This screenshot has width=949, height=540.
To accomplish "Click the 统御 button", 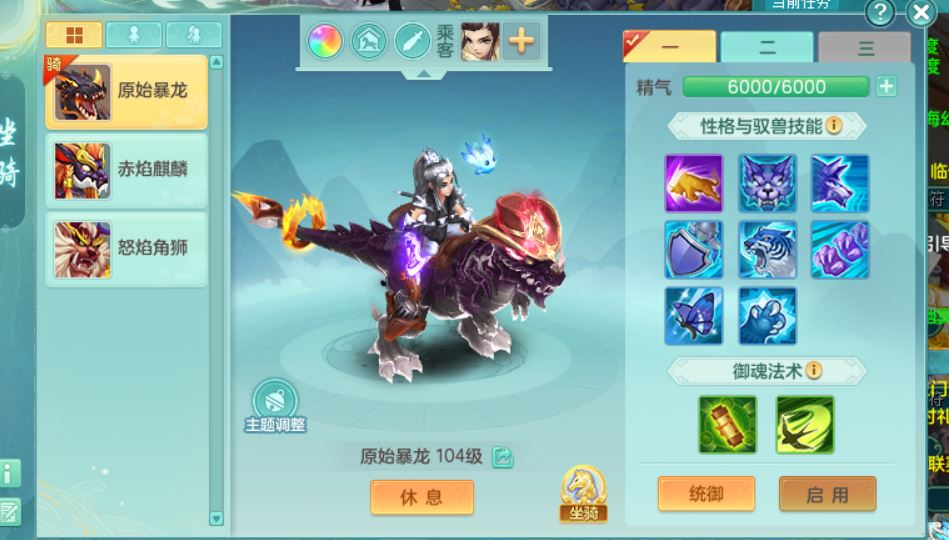I will click(x=705, y=494).
